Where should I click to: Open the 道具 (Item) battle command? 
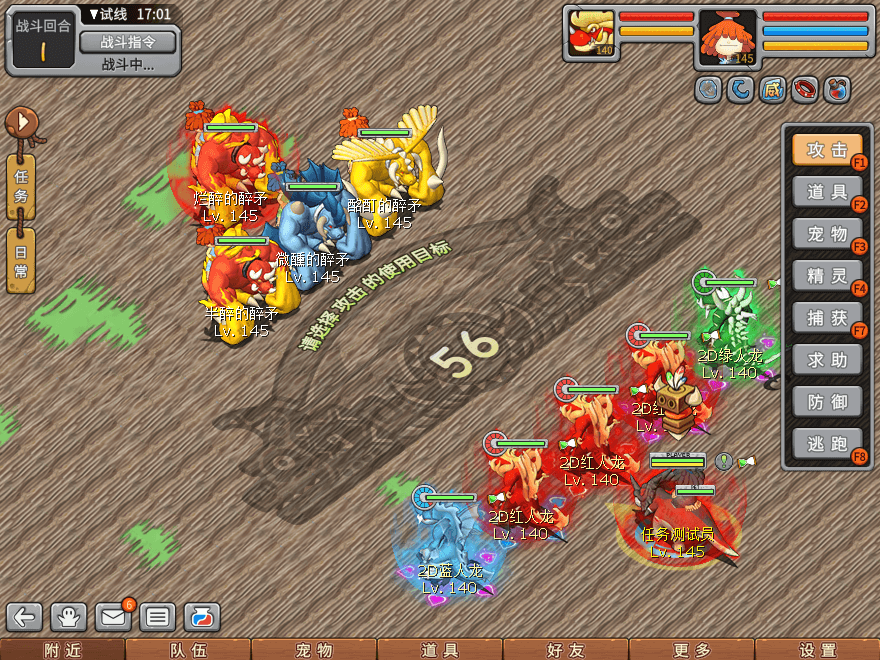tap(827, 192)
